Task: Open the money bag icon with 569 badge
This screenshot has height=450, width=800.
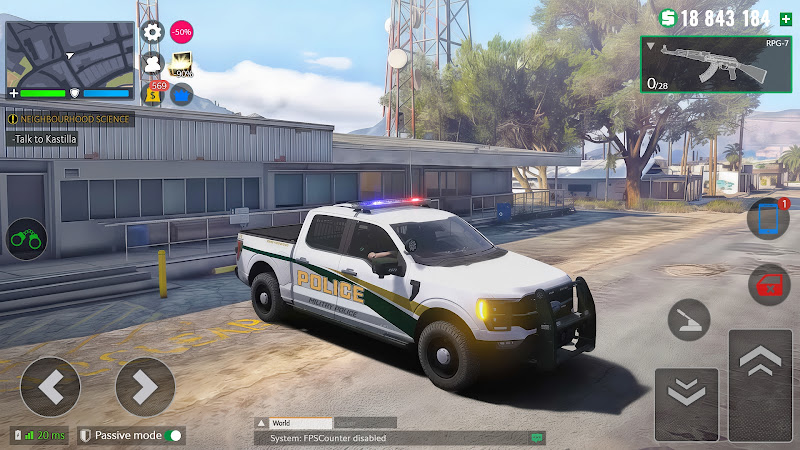Action: pos(155,93)
